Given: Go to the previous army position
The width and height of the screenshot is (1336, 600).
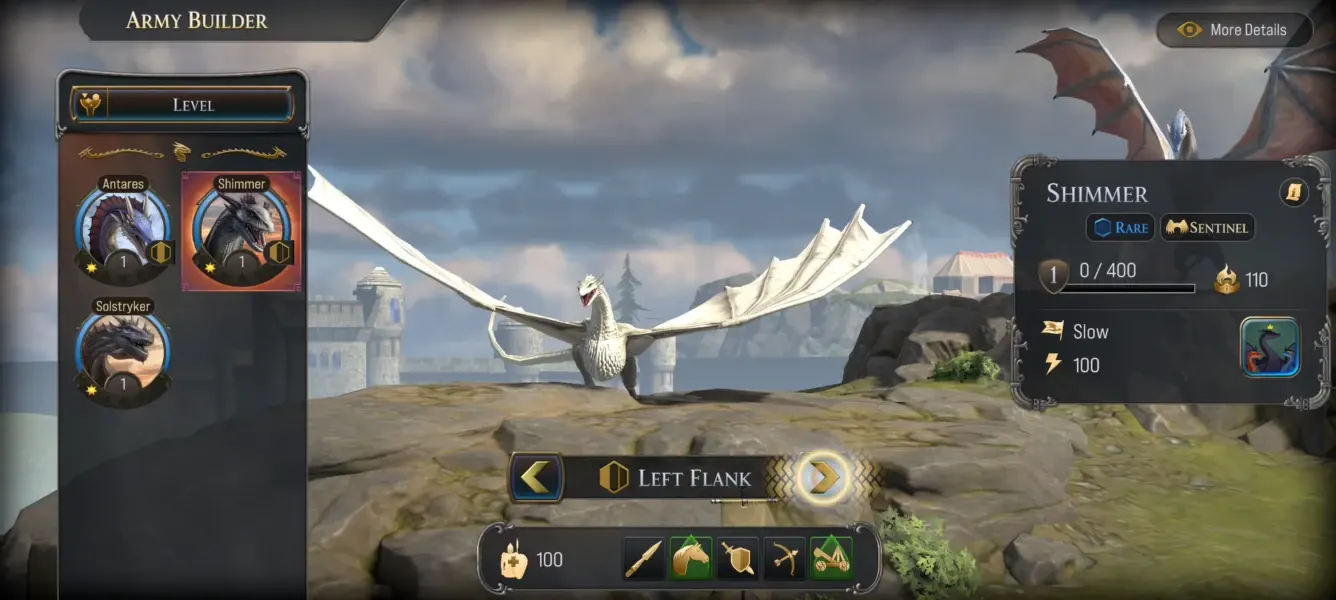Looking at the screenshot, I should [536, 477].
